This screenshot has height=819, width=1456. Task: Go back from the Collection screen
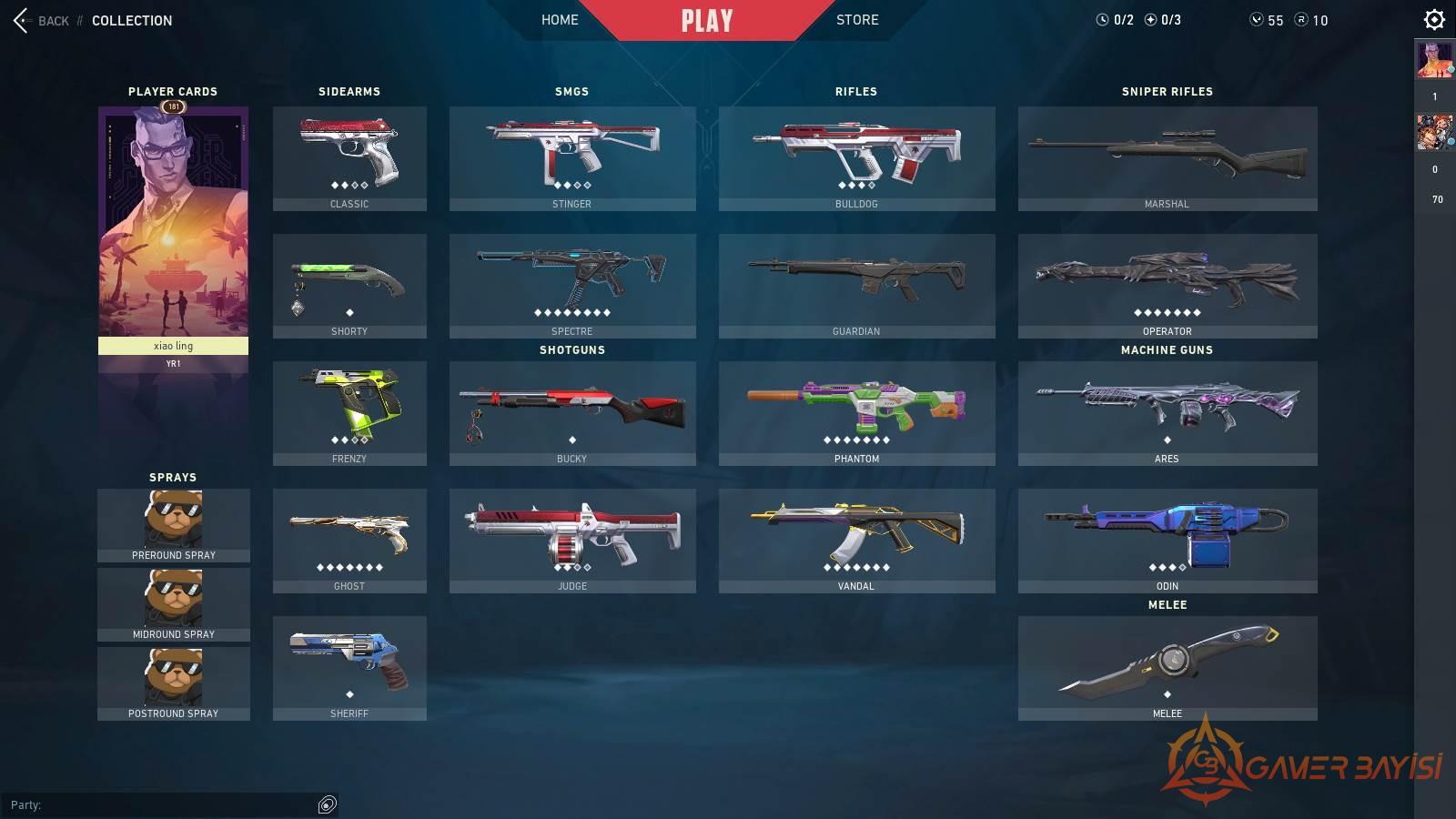click(41, 20)
